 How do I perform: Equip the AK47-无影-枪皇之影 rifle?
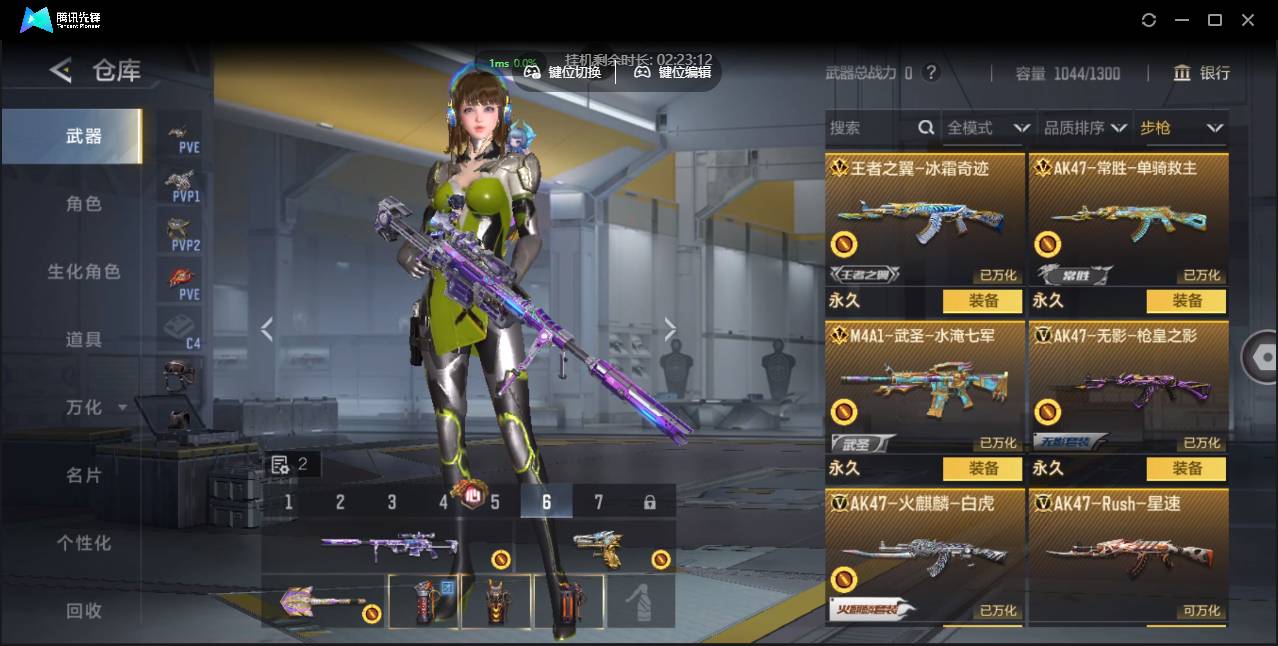click(x=1186, y=468)
